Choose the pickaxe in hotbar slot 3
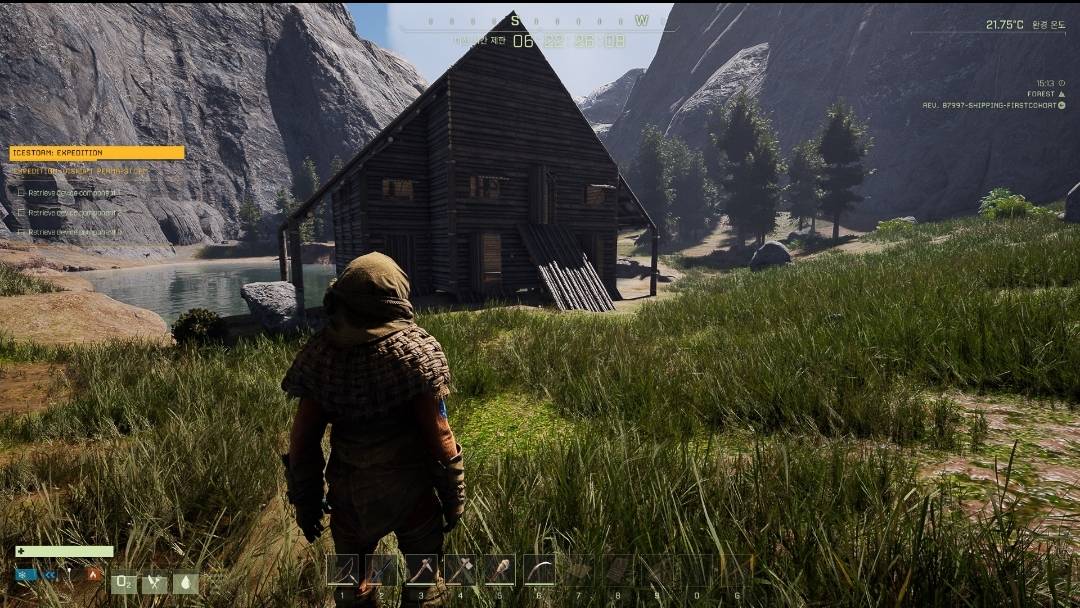Viewport: 1080px width, 608px height. click(420, 570)
